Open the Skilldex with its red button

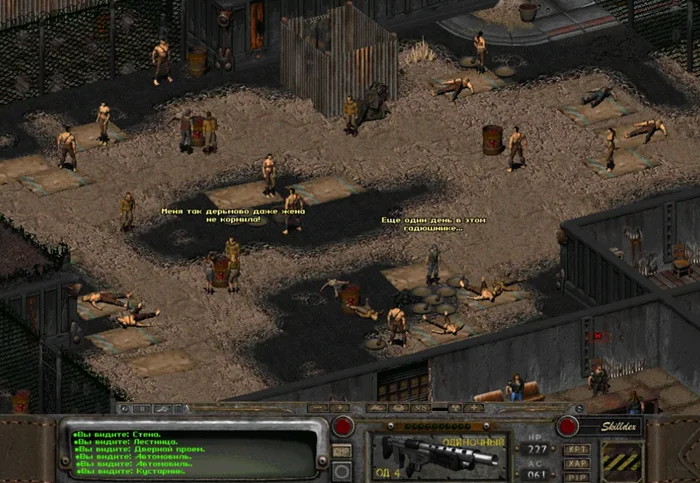coord(567,426)
